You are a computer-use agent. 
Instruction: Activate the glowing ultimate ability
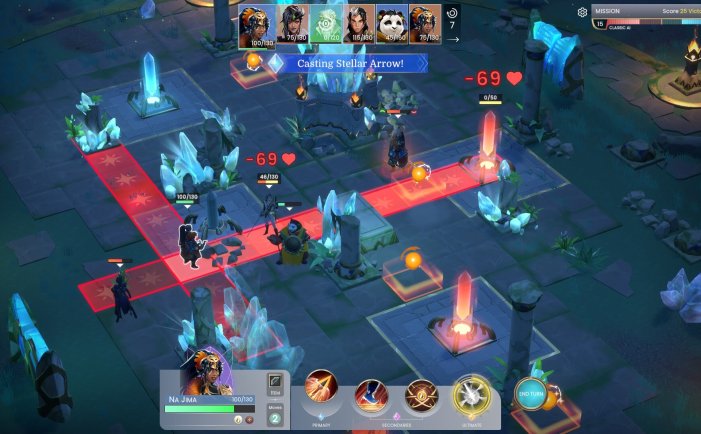469,393
